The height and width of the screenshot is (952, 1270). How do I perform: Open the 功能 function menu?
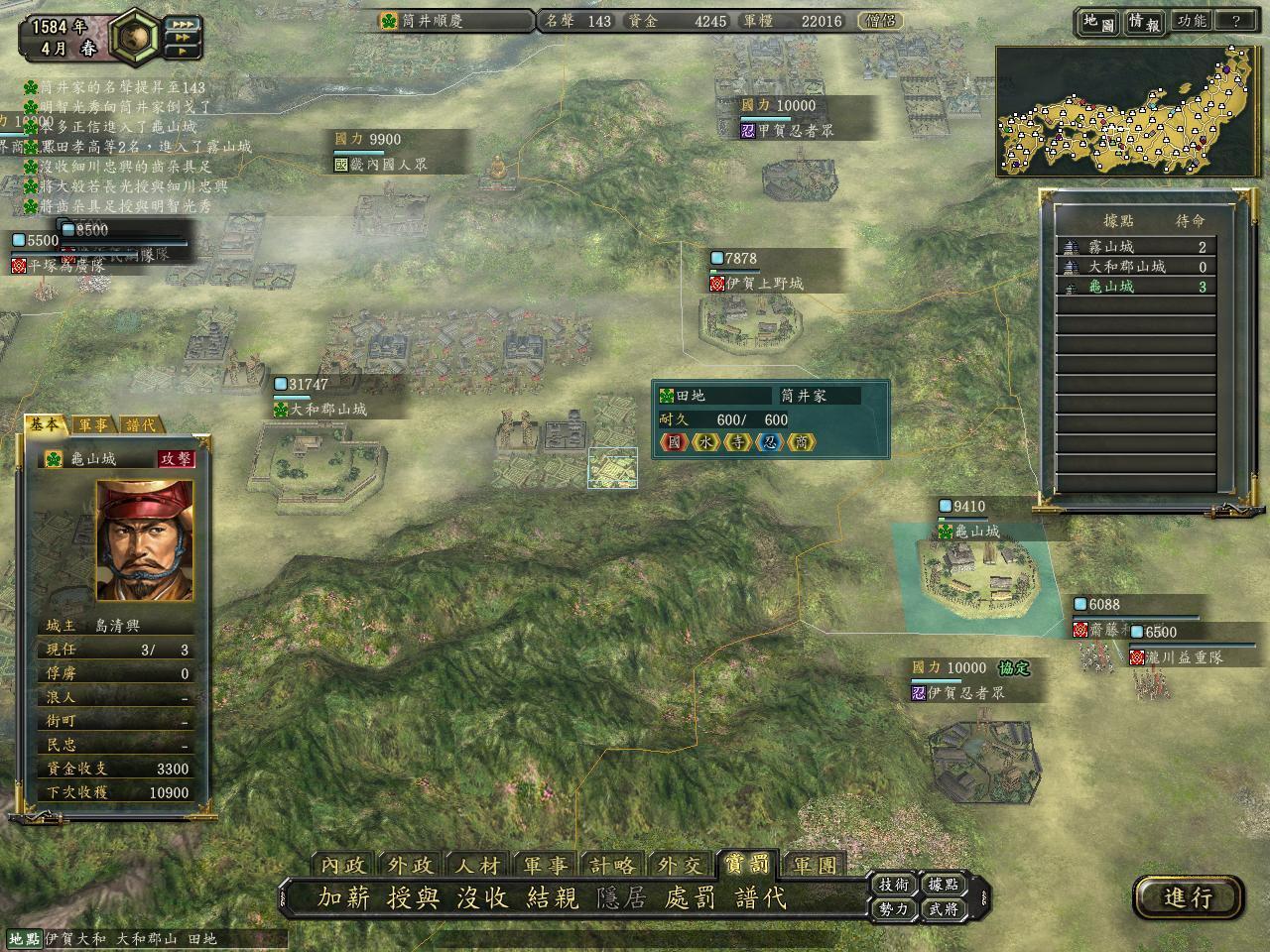tap(1192, 21)
